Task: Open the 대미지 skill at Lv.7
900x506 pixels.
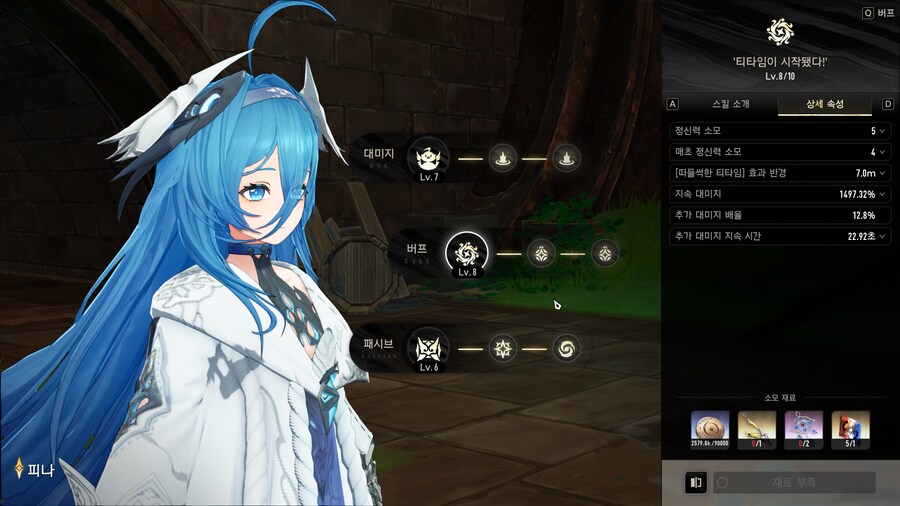Action: pyautogui.click(x=428, y=157)
